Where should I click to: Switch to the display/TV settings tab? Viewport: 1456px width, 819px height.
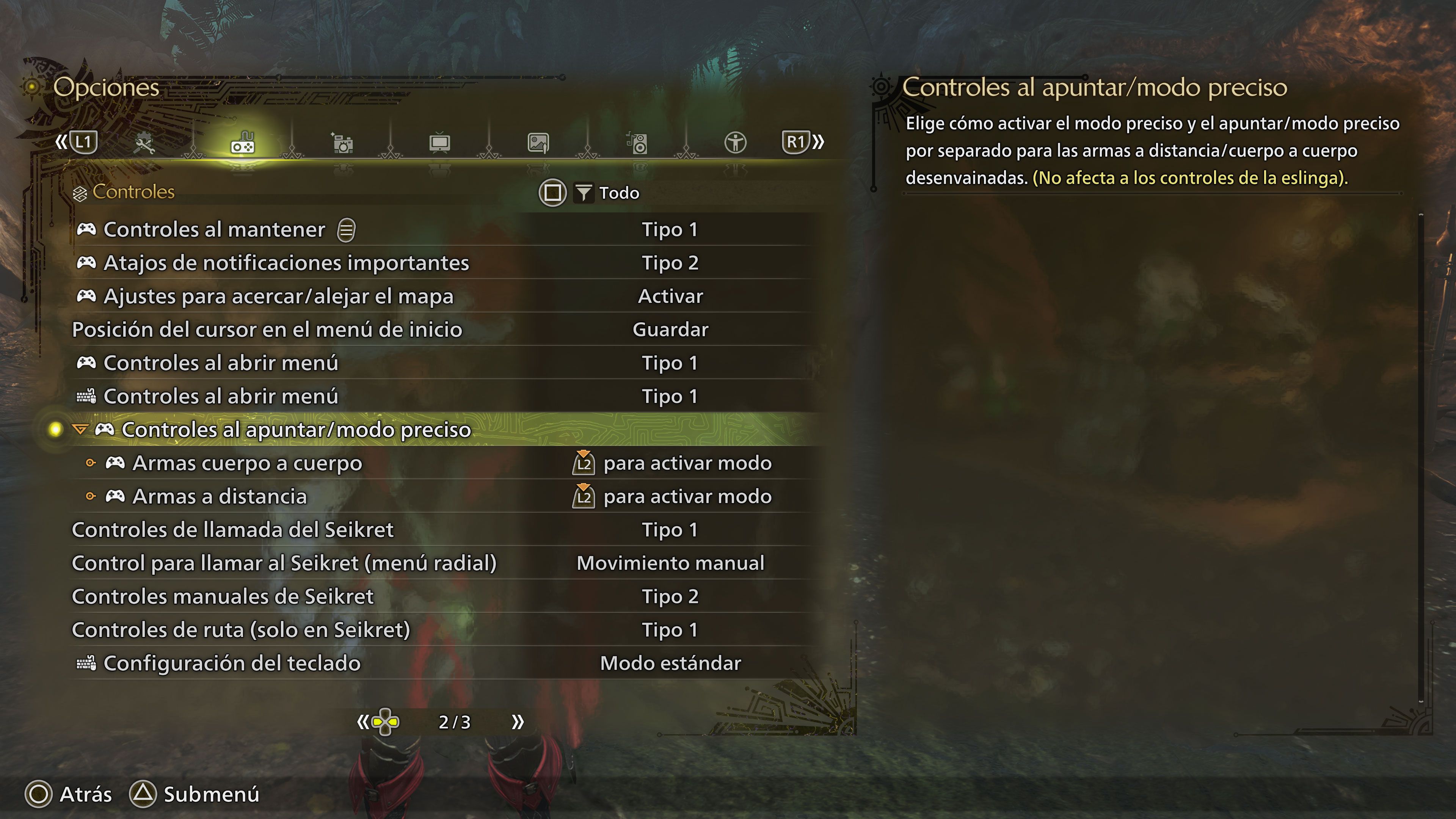pyautogui.click(x=440, y=143)
